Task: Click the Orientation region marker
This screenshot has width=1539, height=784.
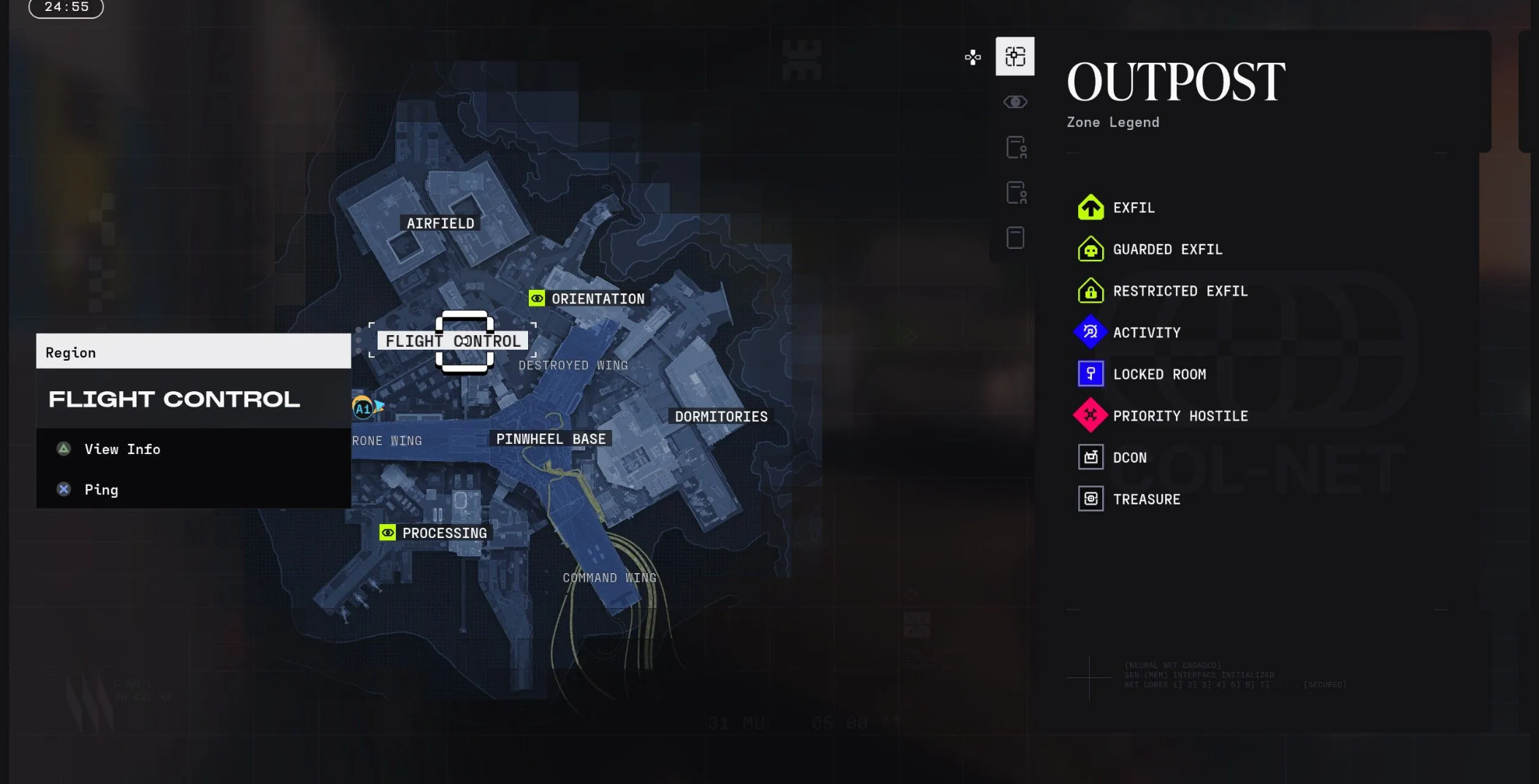Action: pos(588,299)
